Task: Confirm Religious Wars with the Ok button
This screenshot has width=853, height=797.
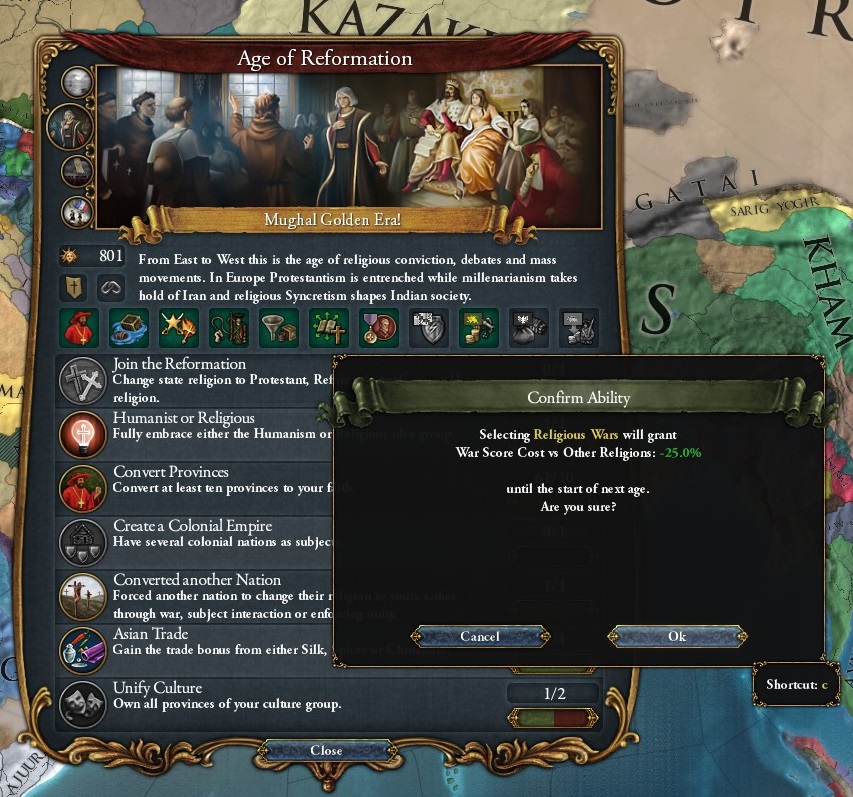Action: point(677,636)
